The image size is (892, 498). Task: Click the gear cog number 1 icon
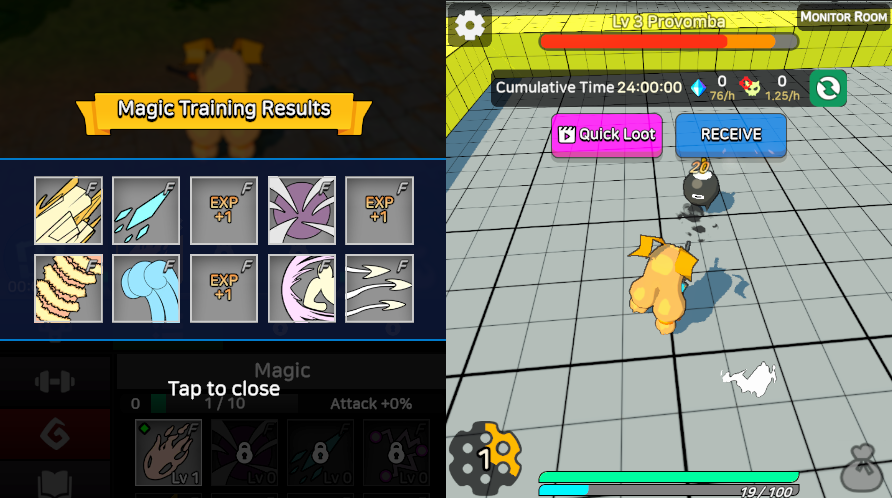(485, 458)
